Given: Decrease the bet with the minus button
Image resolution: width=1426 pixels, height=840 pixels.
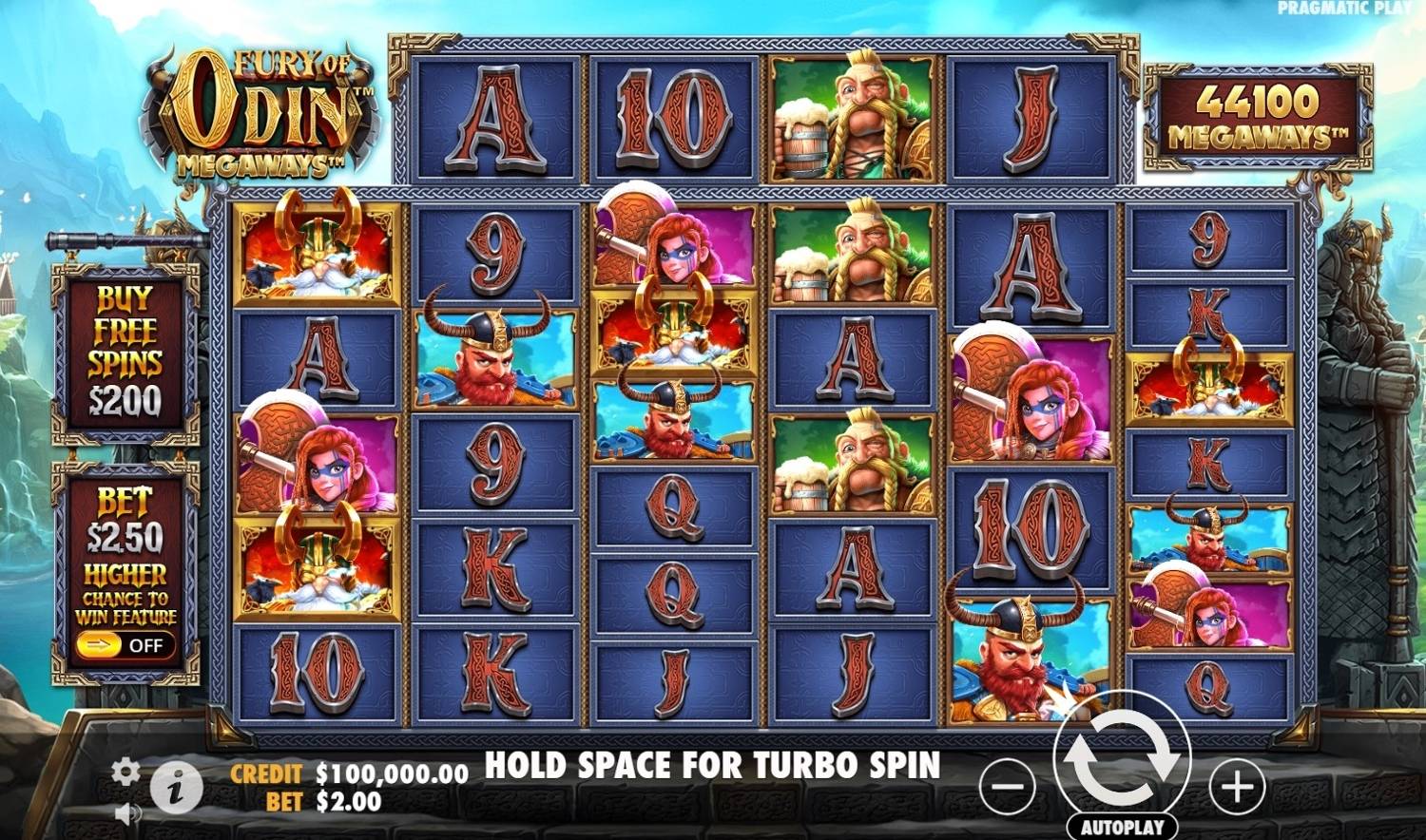Looking at the screenshot, I should (1007, 787).
